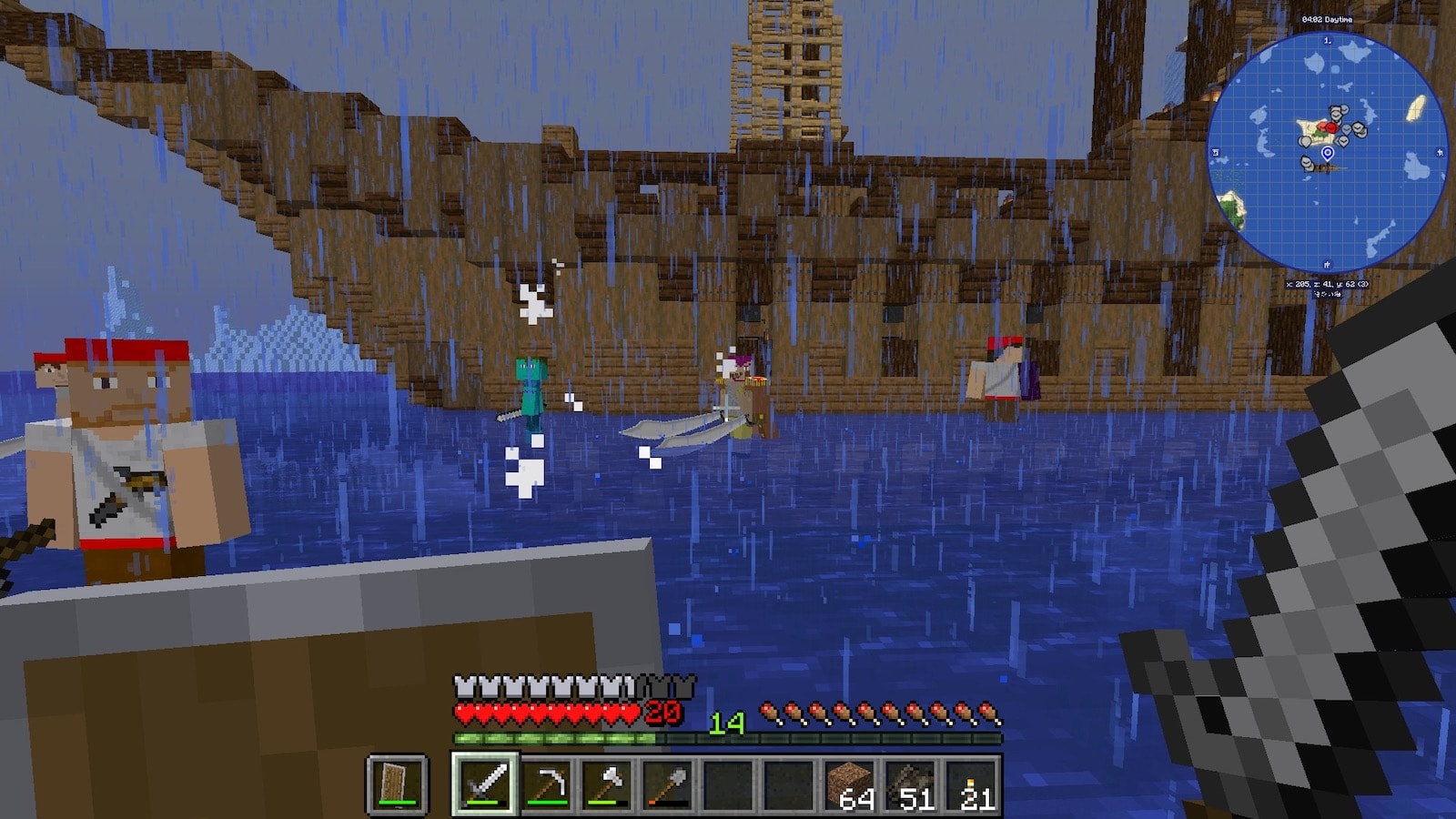Click the circular minimap
Screen dimensions: 1456x819
(x=1328, y=152)
